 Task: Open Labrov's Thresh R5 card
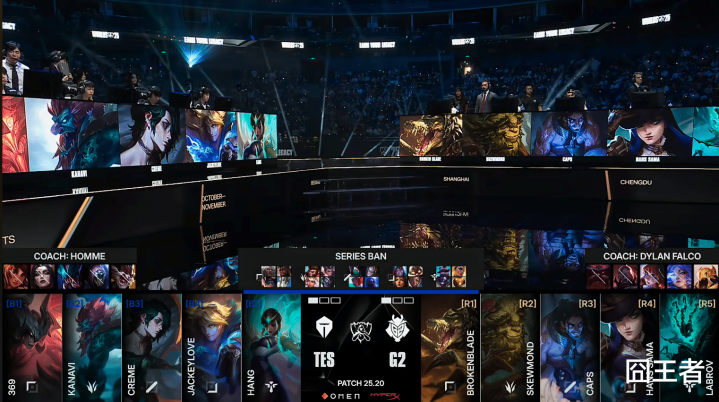click(690, 345)
